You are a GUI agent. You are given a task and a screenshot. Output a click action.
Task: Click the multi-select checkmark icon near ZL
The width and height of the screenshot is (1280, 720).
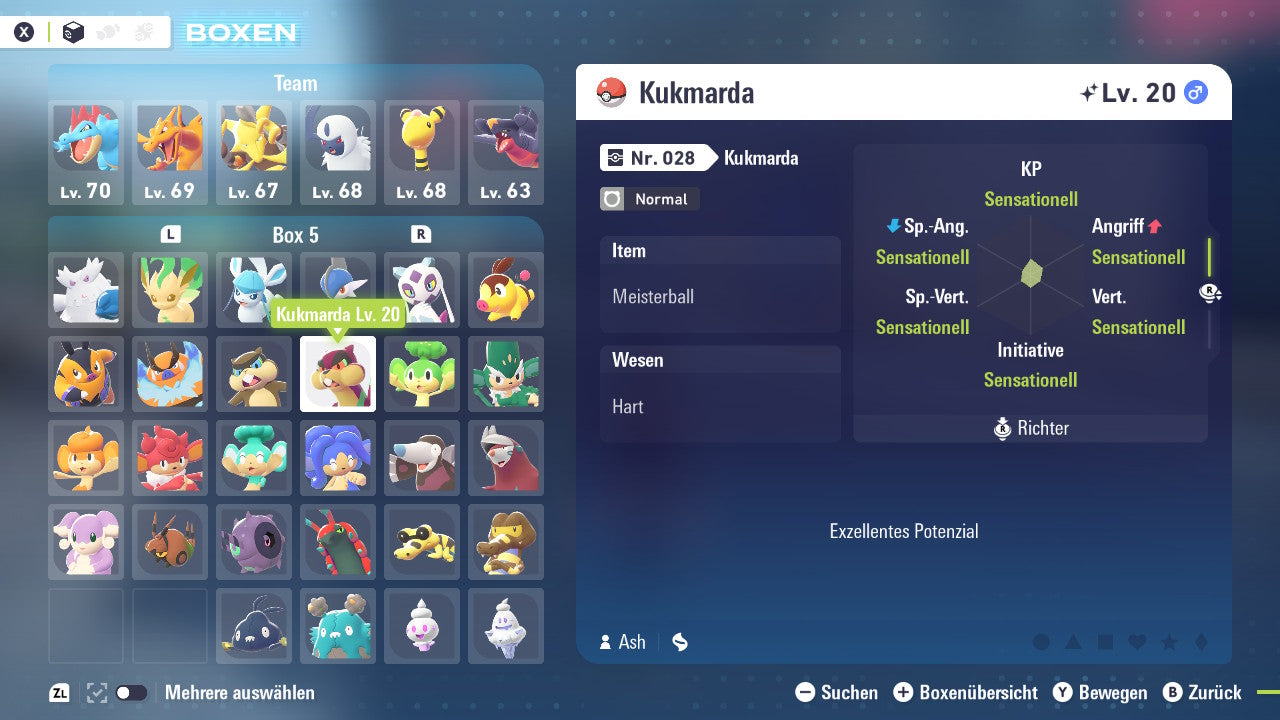[95, 692]
